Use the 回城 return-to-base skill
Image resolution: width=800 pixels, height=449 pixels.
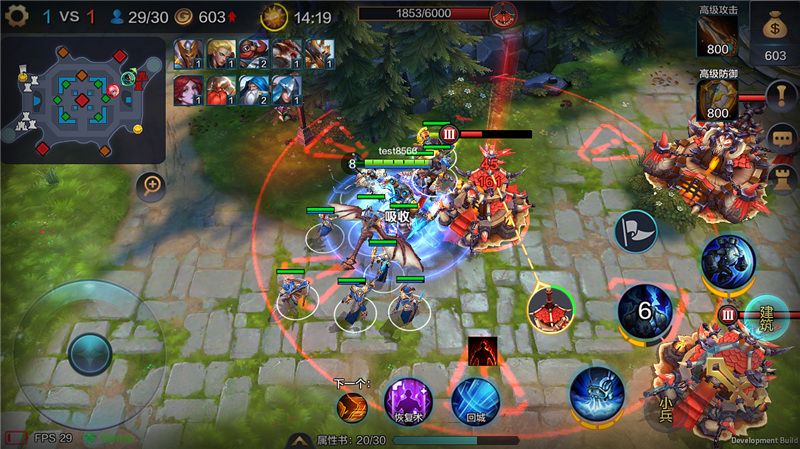pyautogui.click(x=474, y=400)
